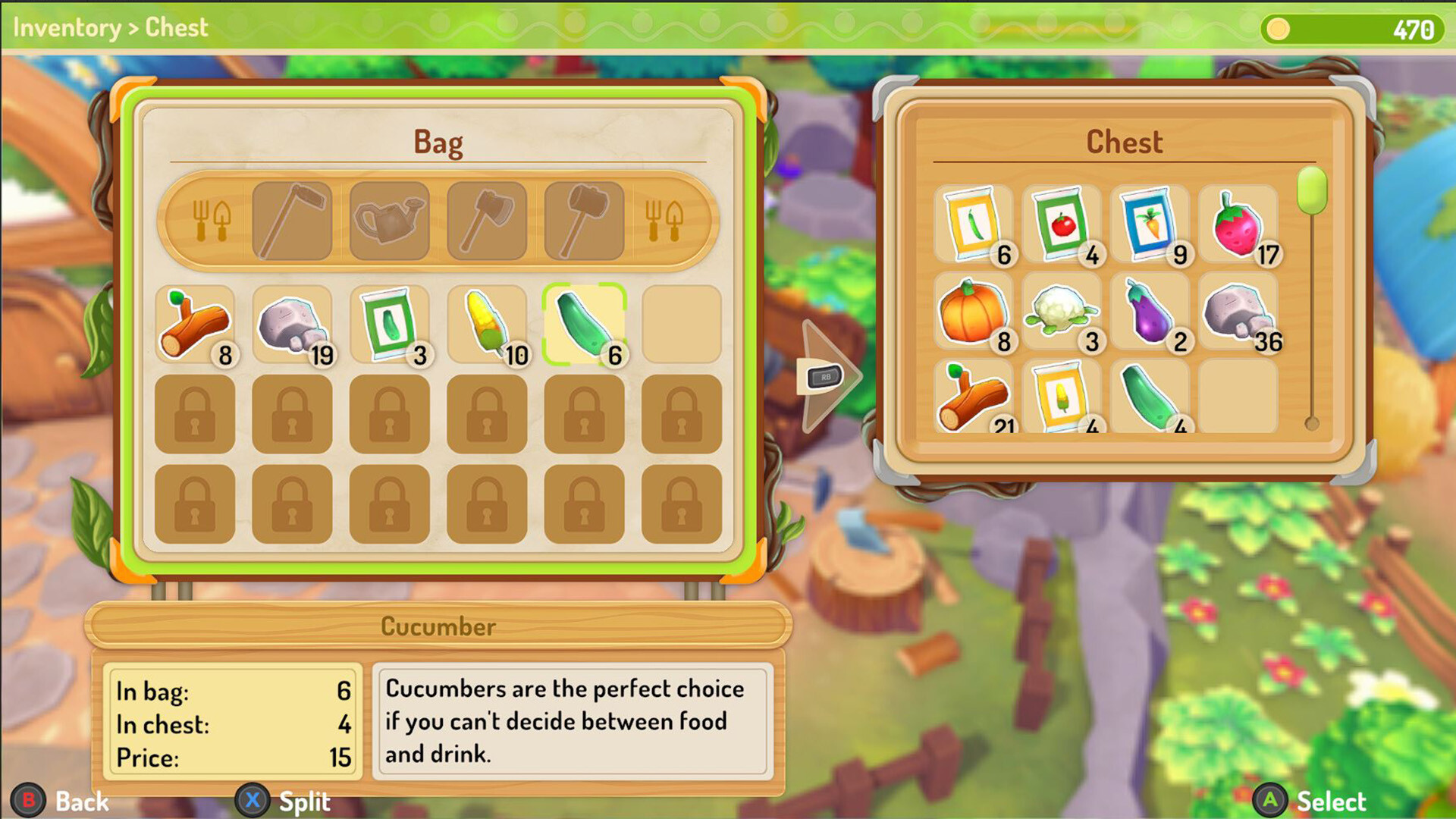Select the empty slot next to Cucumber
Screen dimensions: 1456x819
680,325
